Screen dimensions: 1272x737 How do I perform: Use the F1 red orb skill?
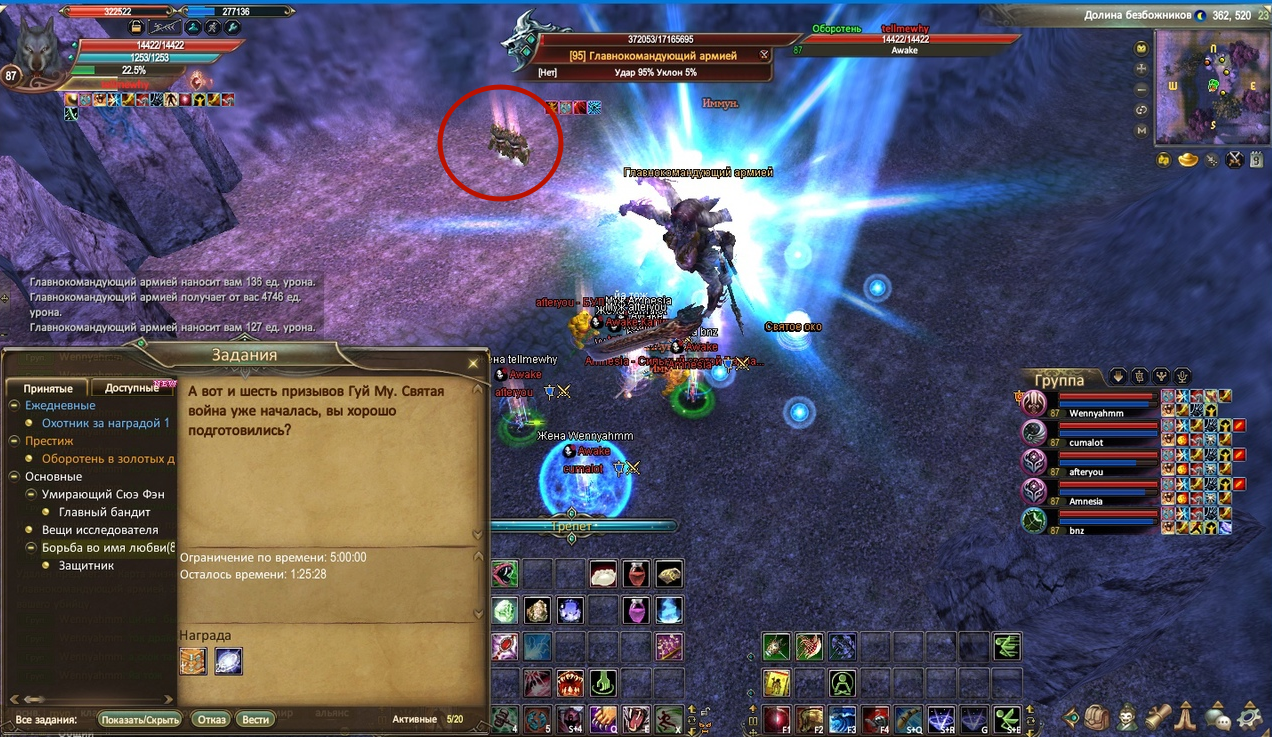tap(777, 717)
